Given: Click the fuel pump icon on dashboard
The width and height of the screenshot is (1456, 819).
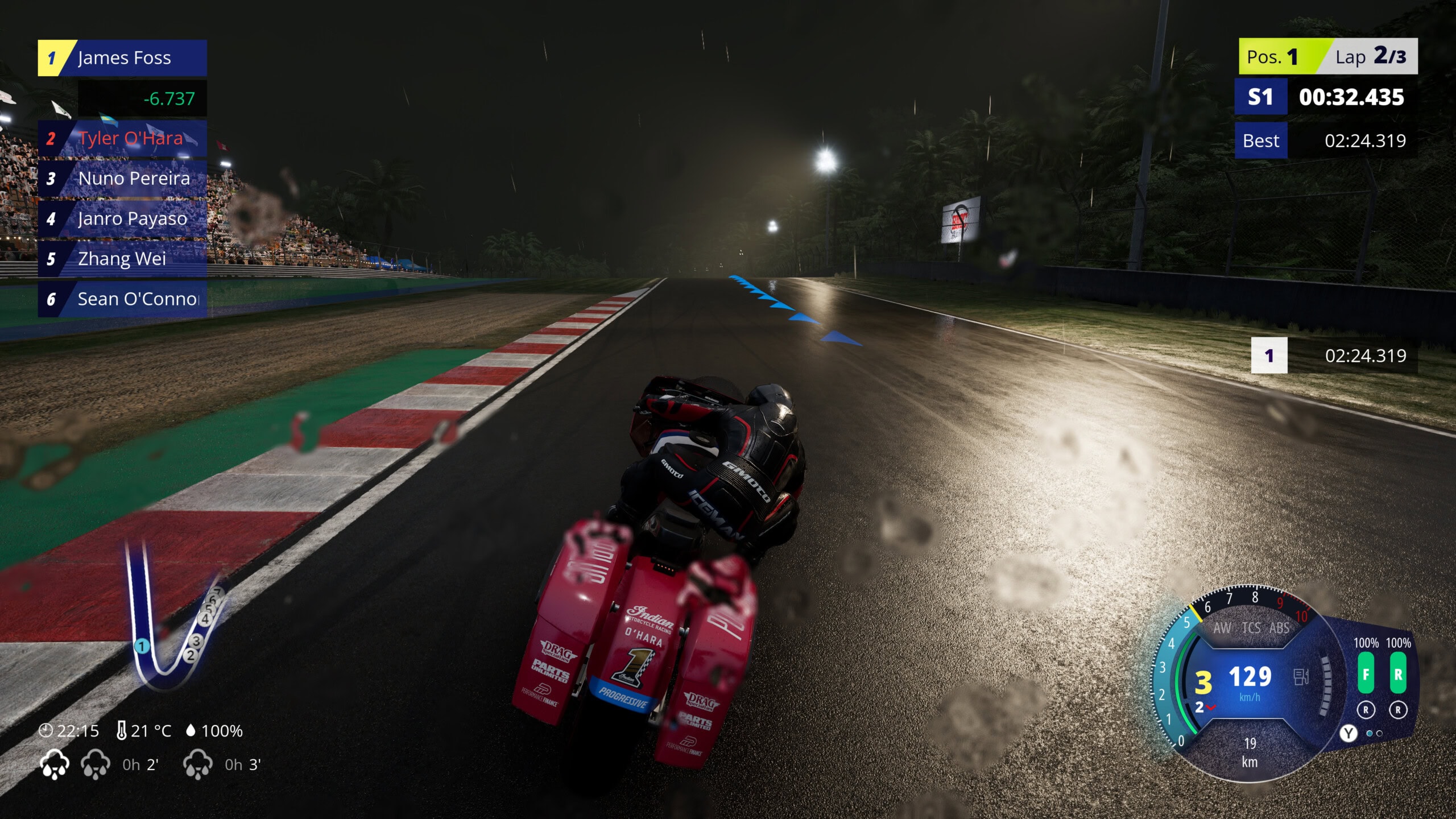Looking at the screenshot, I should point(1301,677).
